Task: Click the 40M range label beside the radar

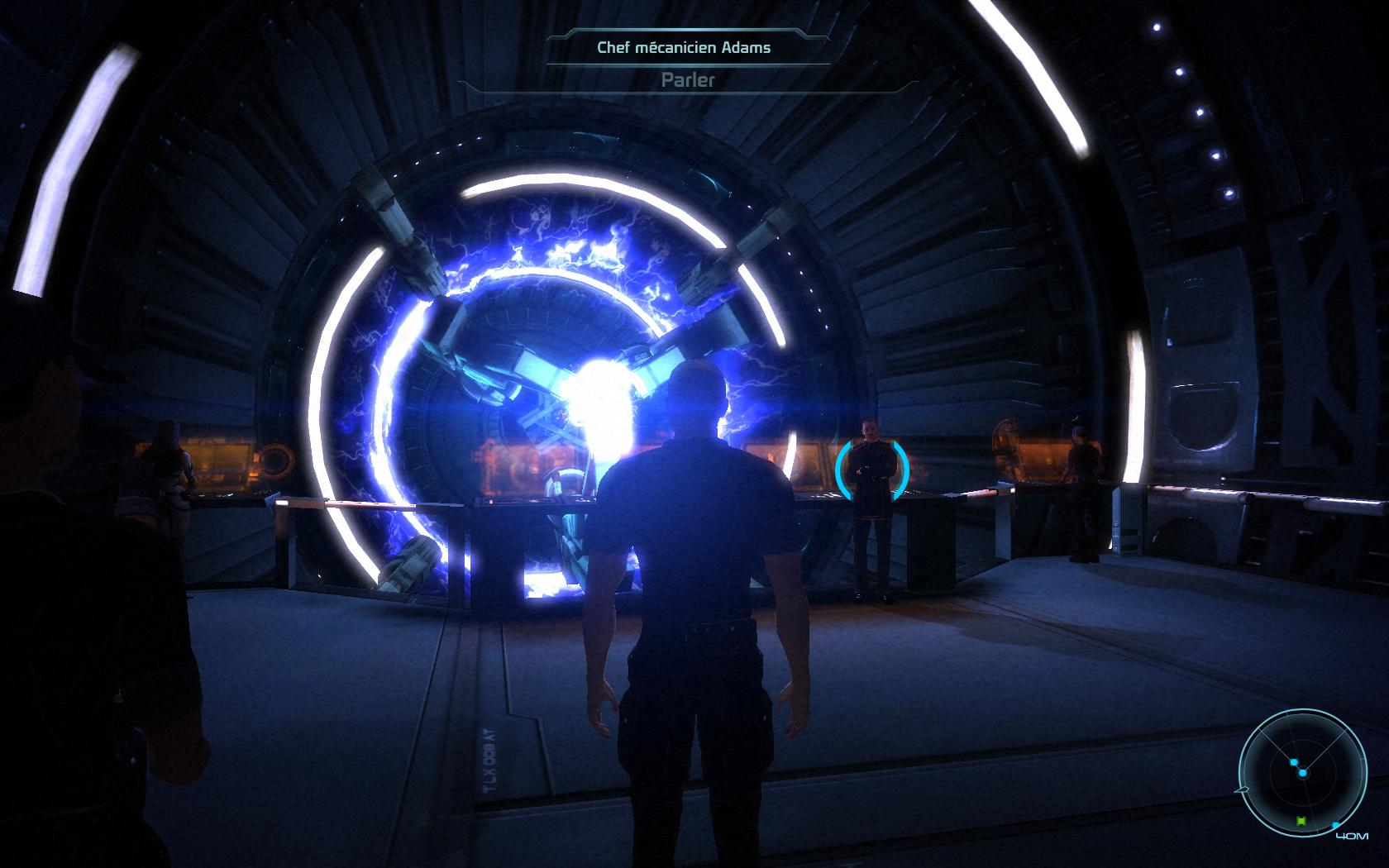Action: (x=1353, y=836)
